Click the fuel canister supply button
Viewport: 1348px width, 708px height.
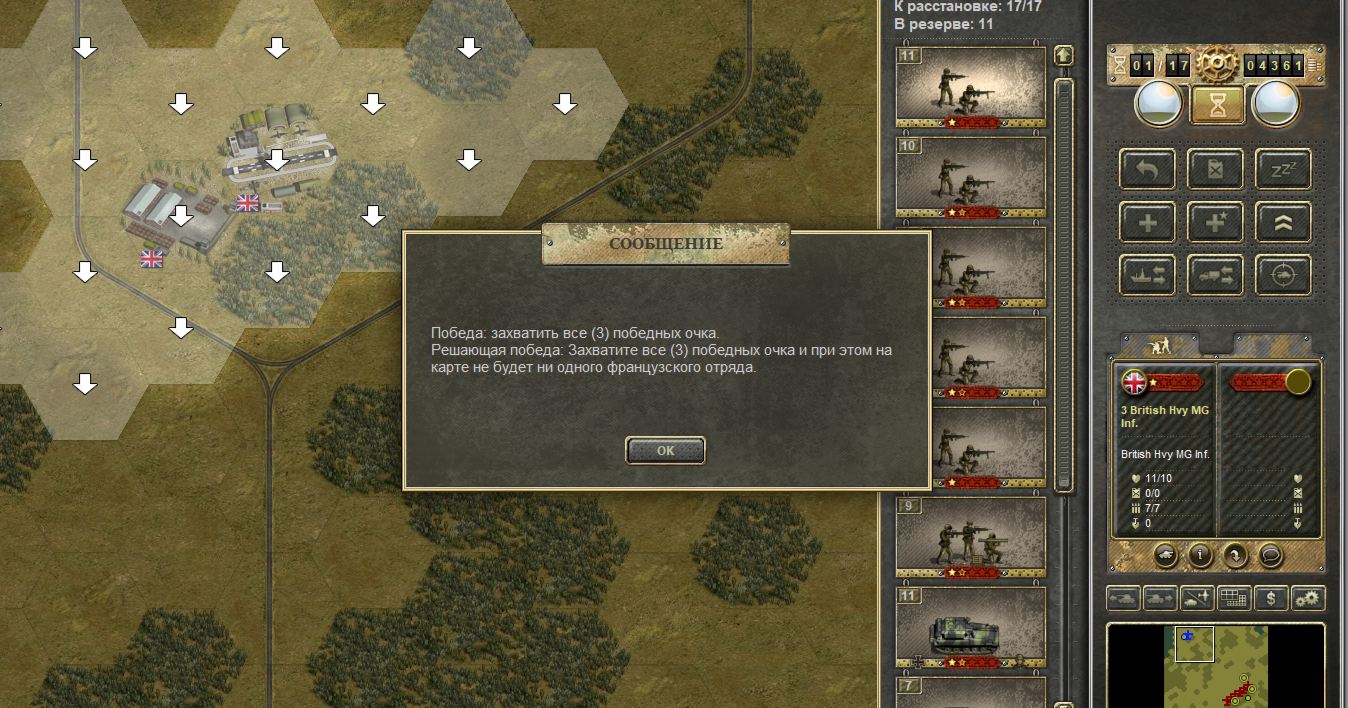tap(1215, 169)
